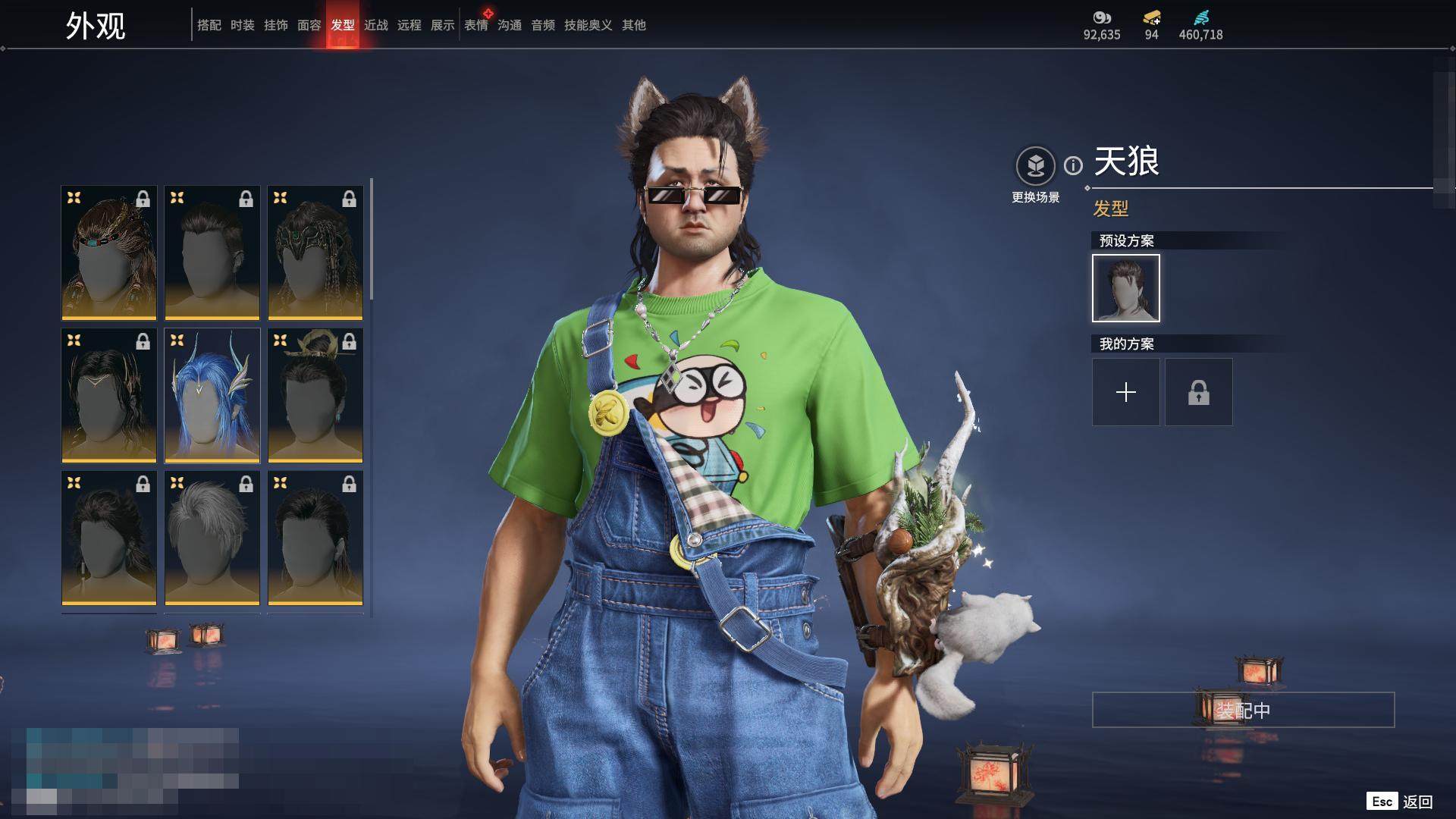The image size is (1456, 819).
Task: Switch to the 搭配 tab
Action: (209, 25)
